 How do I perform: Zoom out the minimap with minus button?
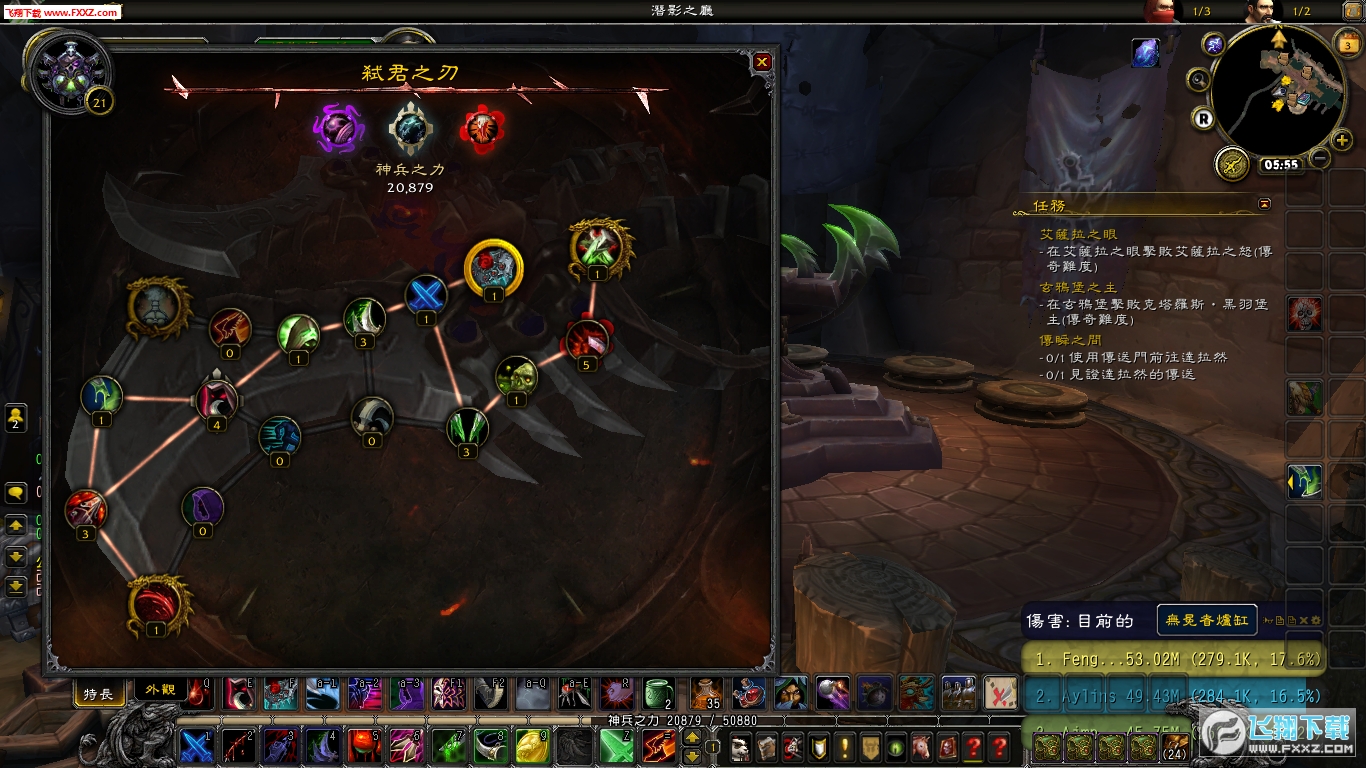pyautogui.click(x=1320, y=158)
